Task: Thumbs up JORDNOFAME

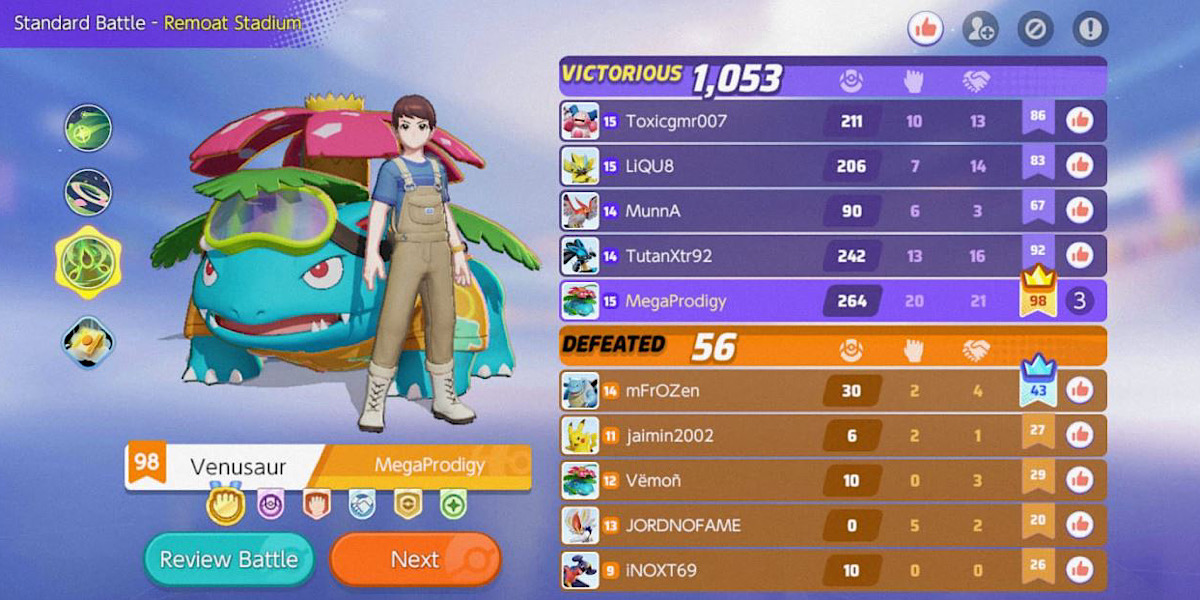Action: tap(1079, 524)
